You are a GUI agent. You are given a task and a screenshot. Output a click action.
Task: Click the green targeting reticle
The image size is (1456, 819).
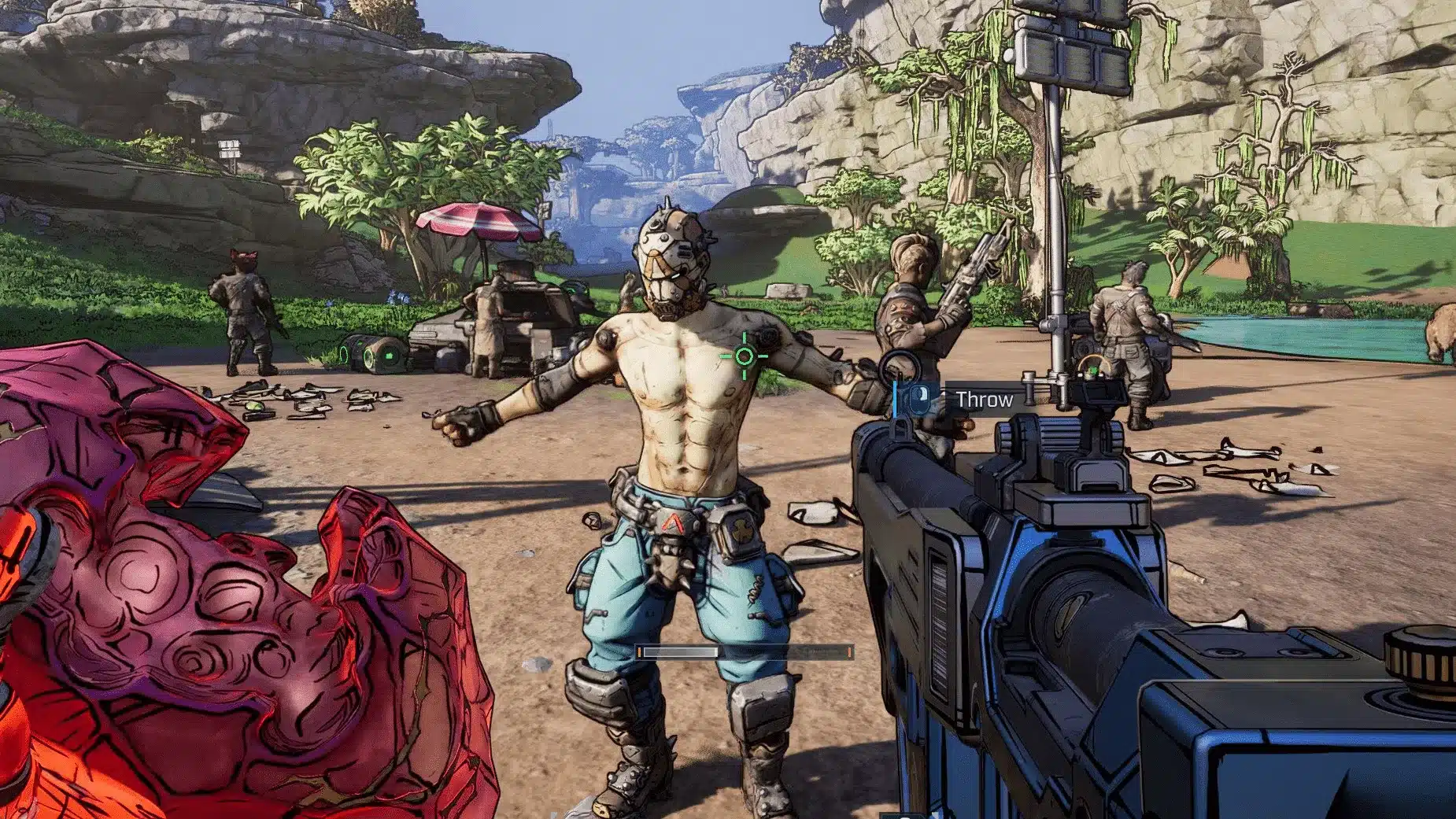point(745,356)
